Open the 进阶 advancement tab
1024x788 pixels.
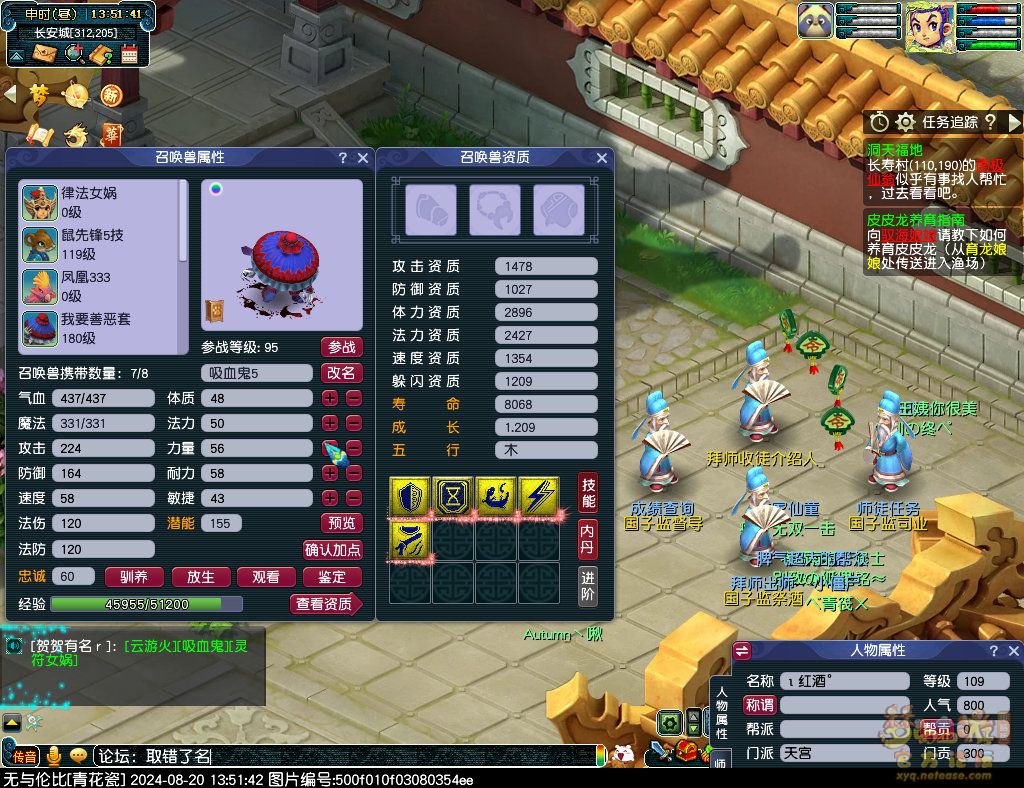tap(589, 586)
